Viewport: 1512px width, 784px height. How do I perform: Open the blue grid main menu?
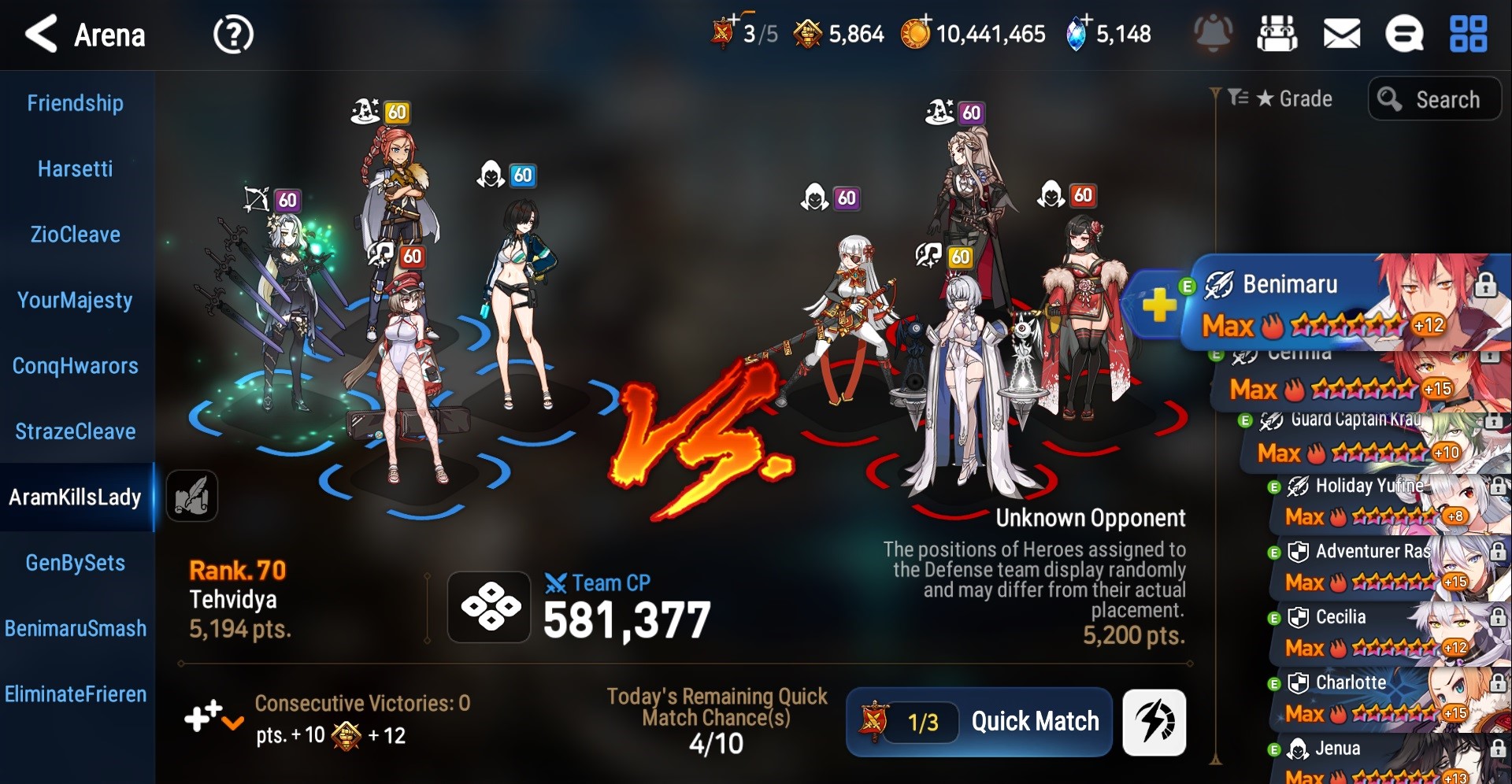[1468, 35]
